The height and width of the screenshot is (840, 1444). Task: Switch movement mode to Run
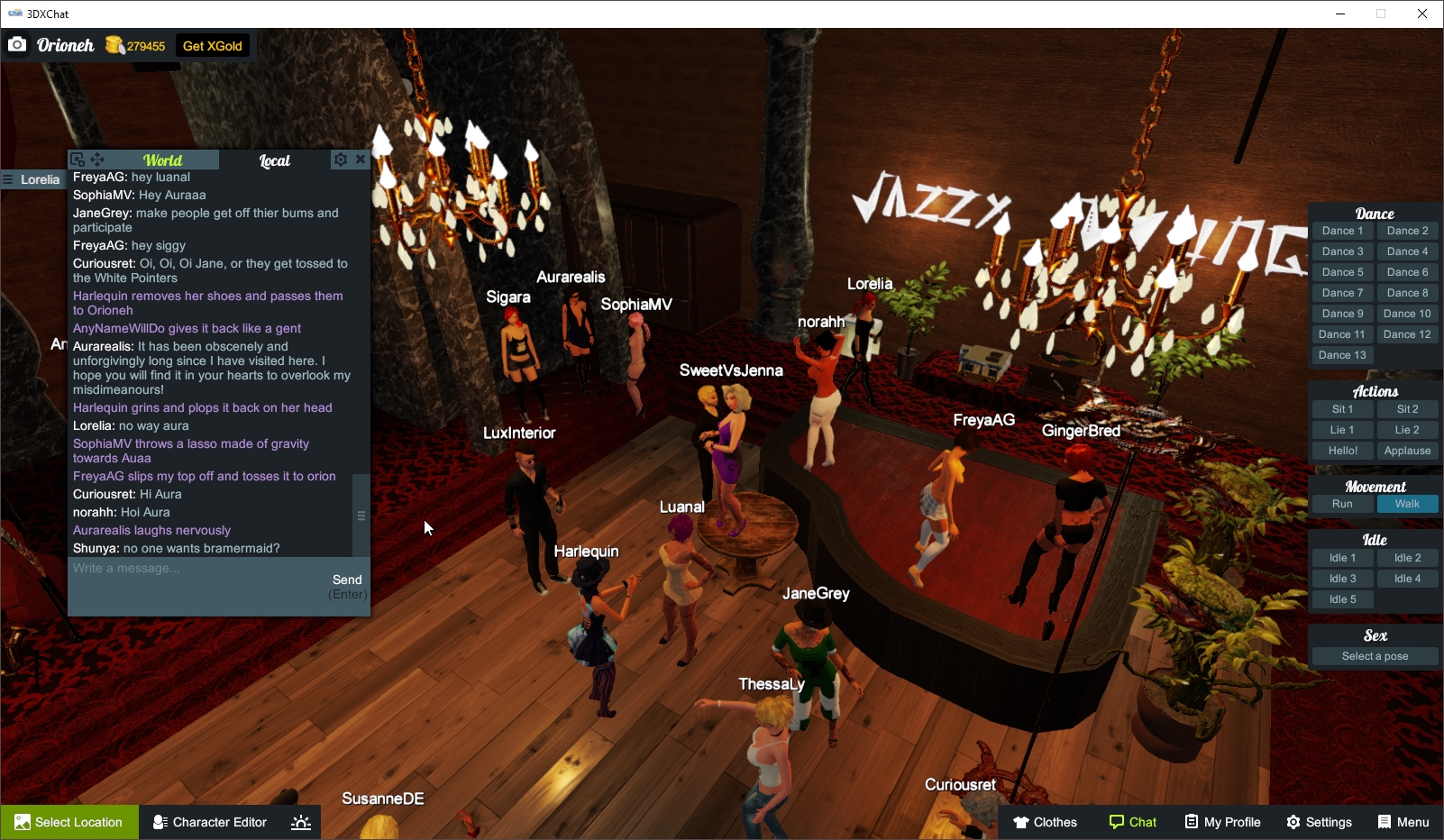(x=1342, y=504)
